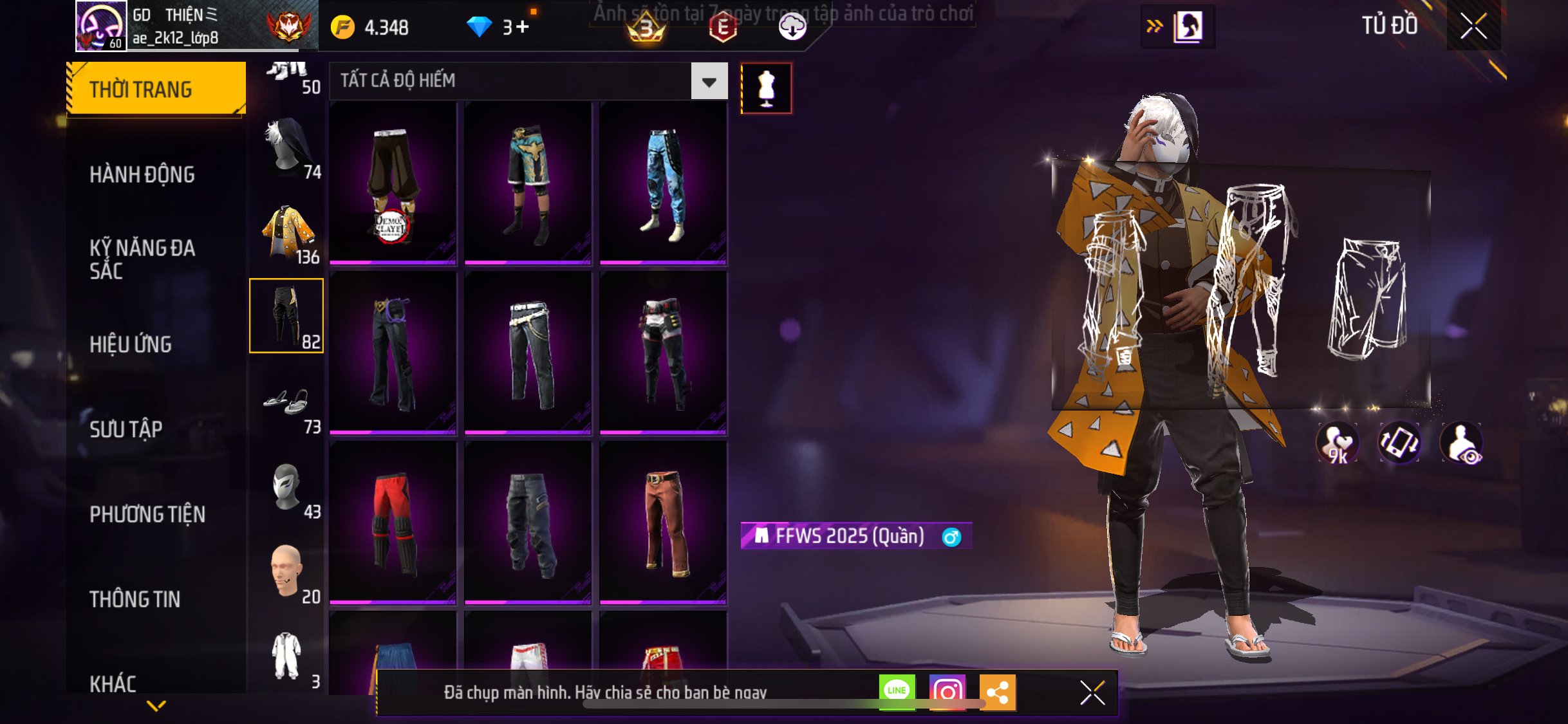Add diamonds with the plus button
1568x724 pixels.
pyautogui.click(x=523, y=27)
